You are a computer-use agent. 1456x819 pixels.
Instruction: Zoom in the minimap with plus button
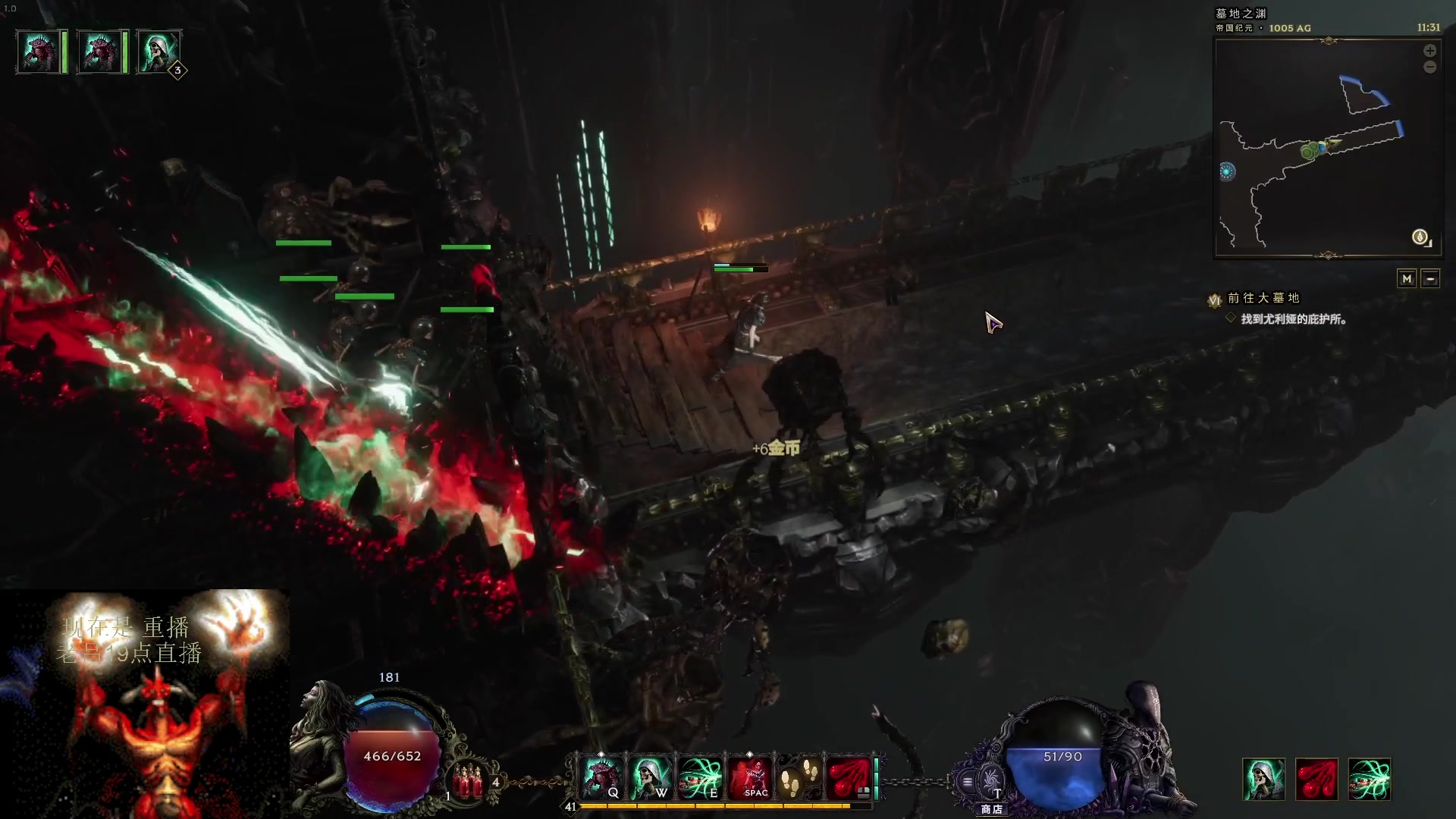[1429, 51]
